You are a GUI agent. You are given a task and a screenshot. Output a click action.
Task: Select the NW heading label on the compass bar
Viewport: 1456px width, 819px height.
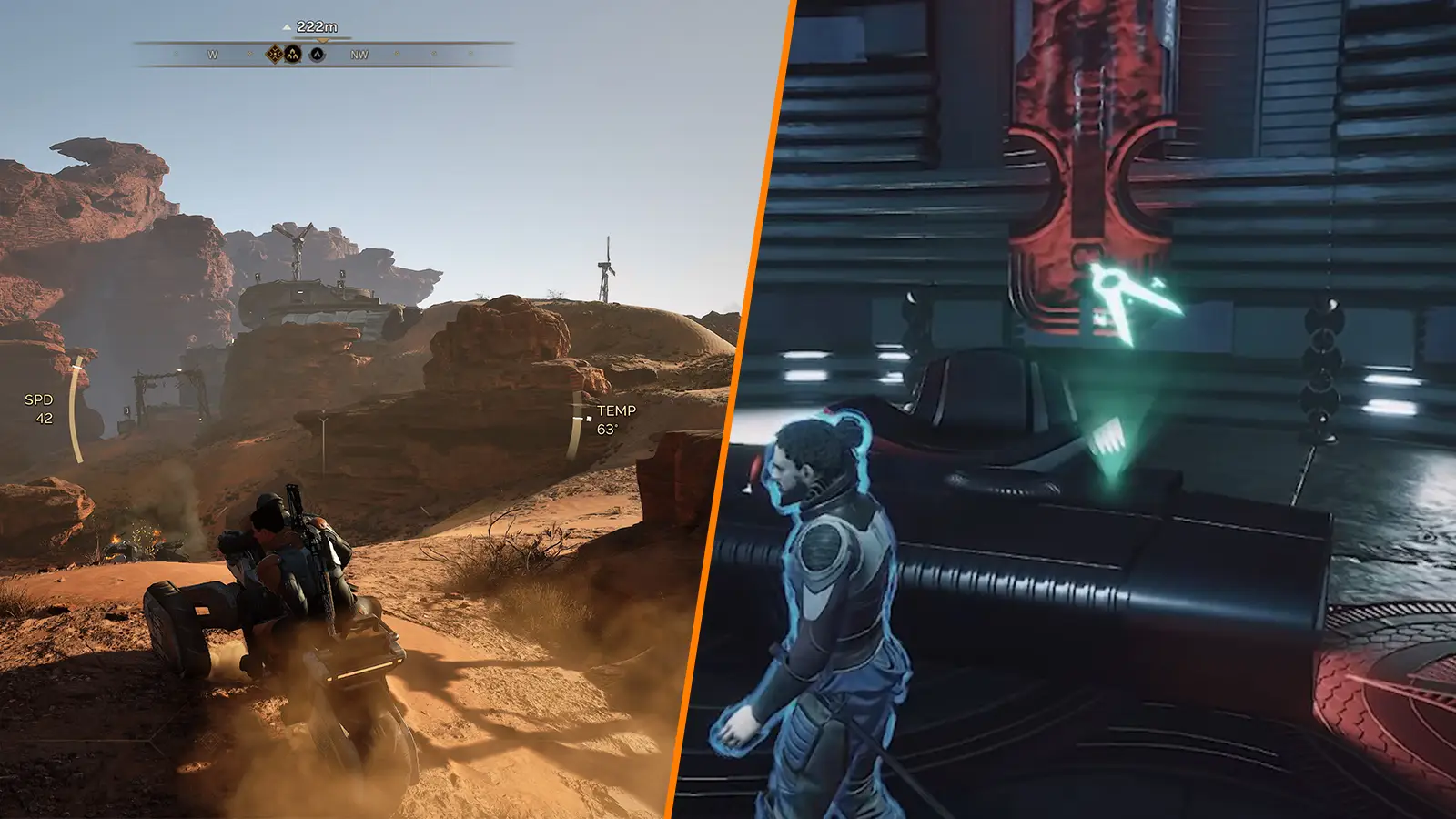(x=359, y=53)
